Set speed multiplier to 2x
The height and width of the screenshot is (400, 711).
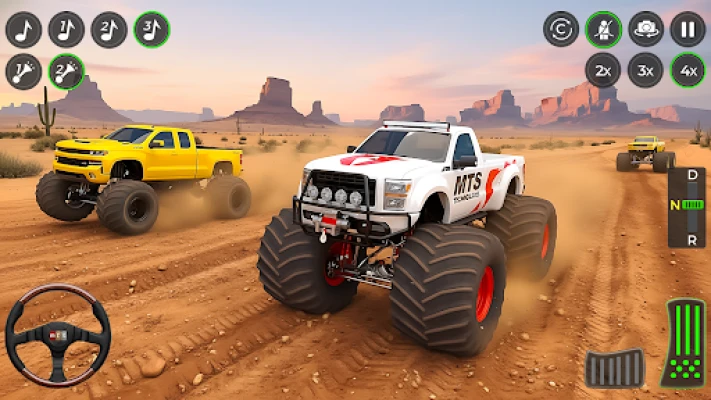pos(603,71)
